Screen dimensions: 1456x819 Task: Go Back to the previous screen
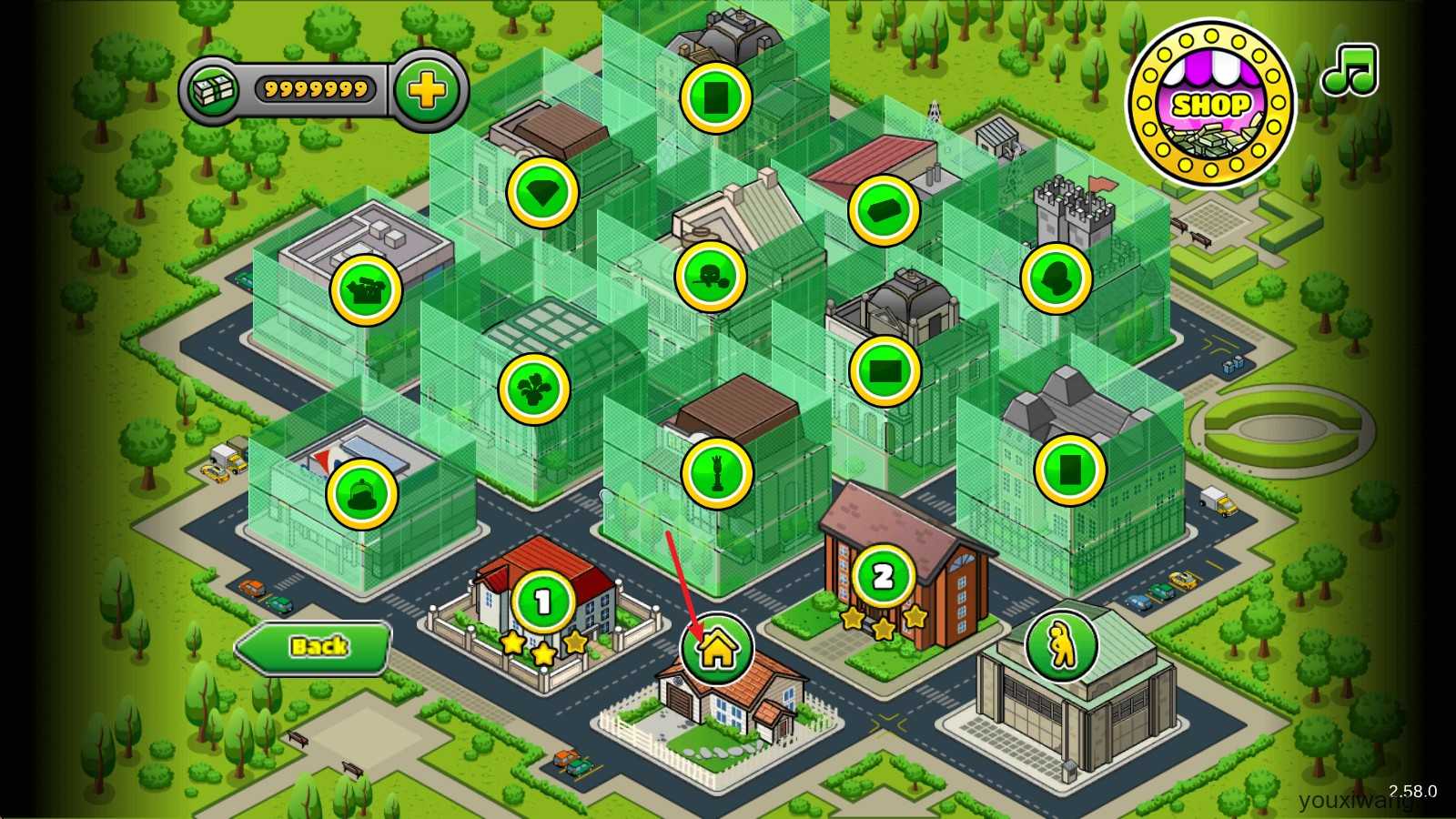pyautogui.click(x=314, y=647)
